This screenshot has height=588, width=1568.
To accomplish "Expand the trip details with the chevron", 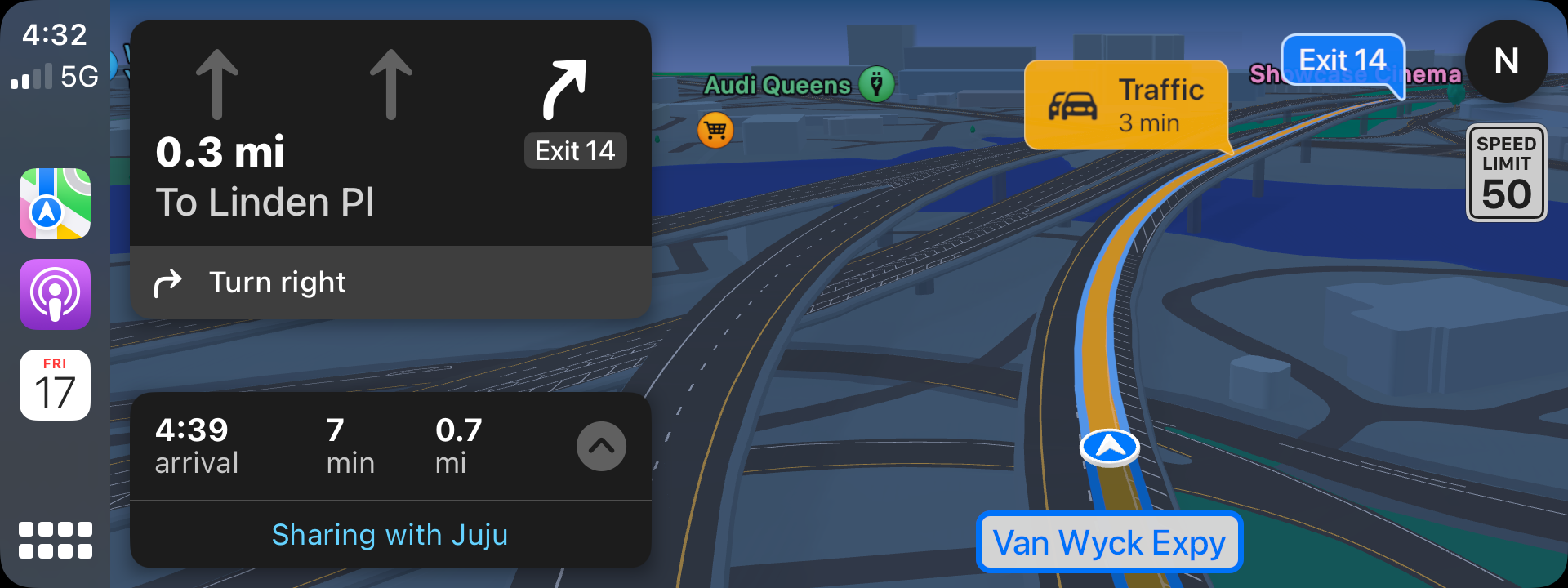I will (x=601, y=446).
